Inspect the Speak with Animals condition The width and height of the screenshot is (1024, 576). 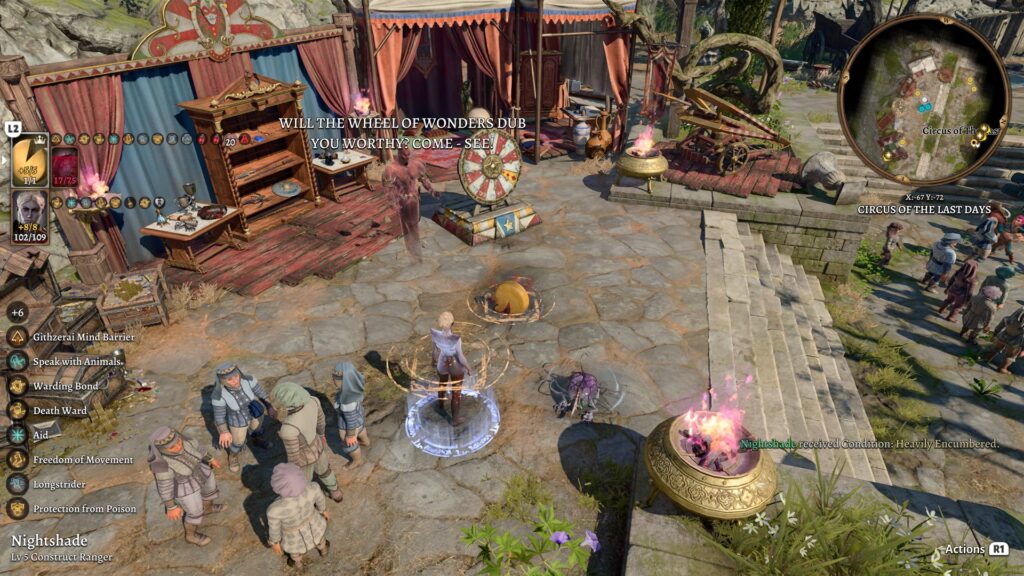(17, 361)
